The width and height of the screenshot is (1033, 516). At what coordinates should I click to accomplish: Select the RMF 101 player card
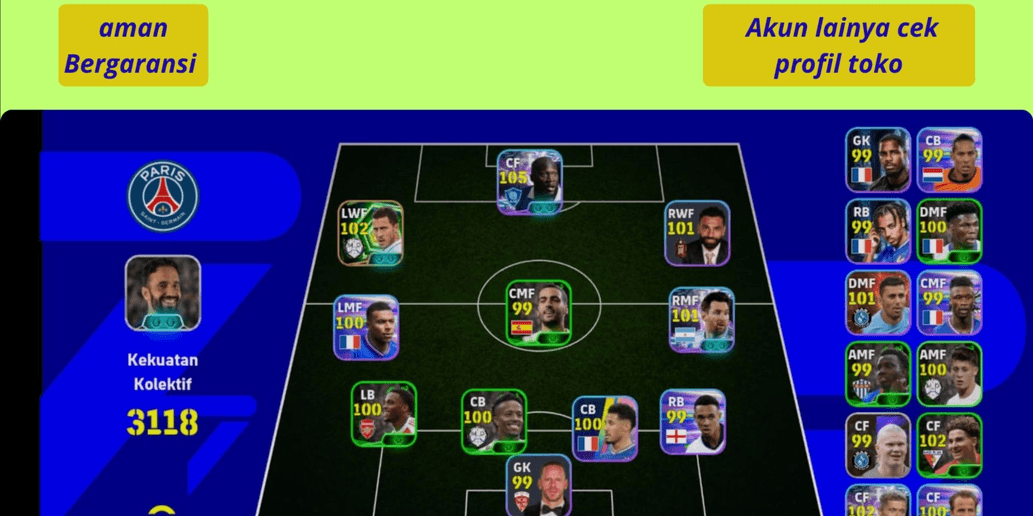(x=701, y=320)
